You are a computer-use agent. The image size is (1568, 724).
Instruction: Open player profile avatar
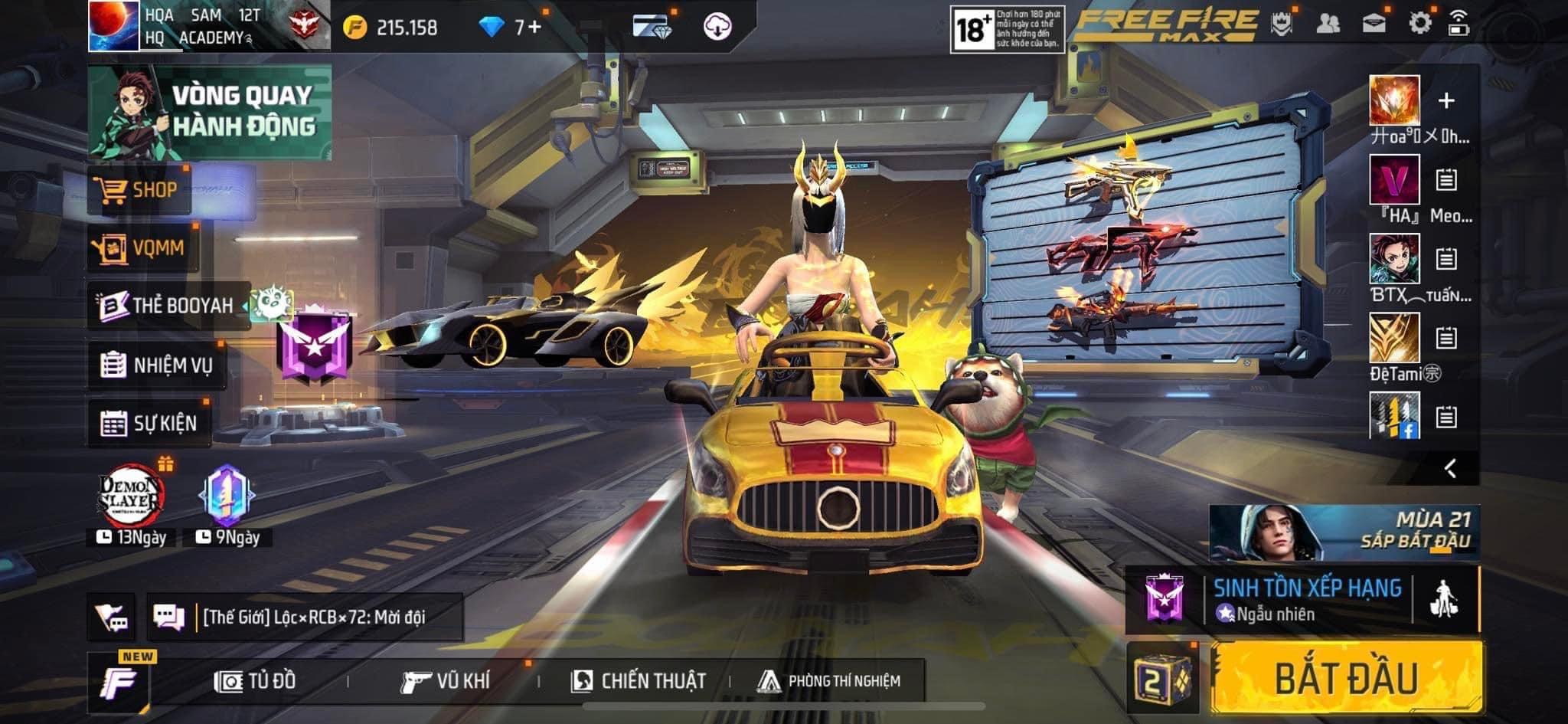pyautogui.click(x=113, y=26)
